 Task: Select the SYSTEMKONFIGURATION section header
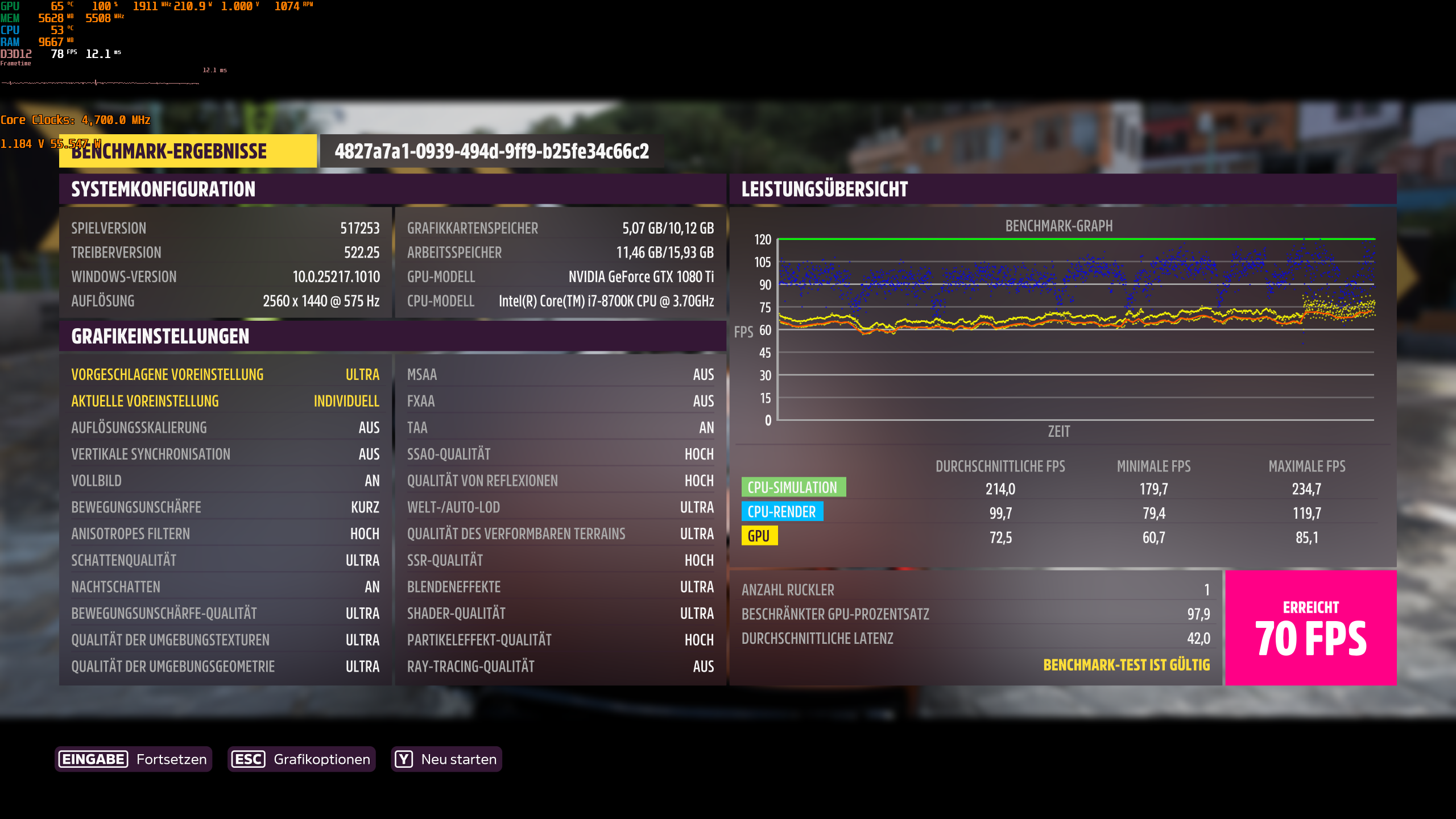click(163, 189)
